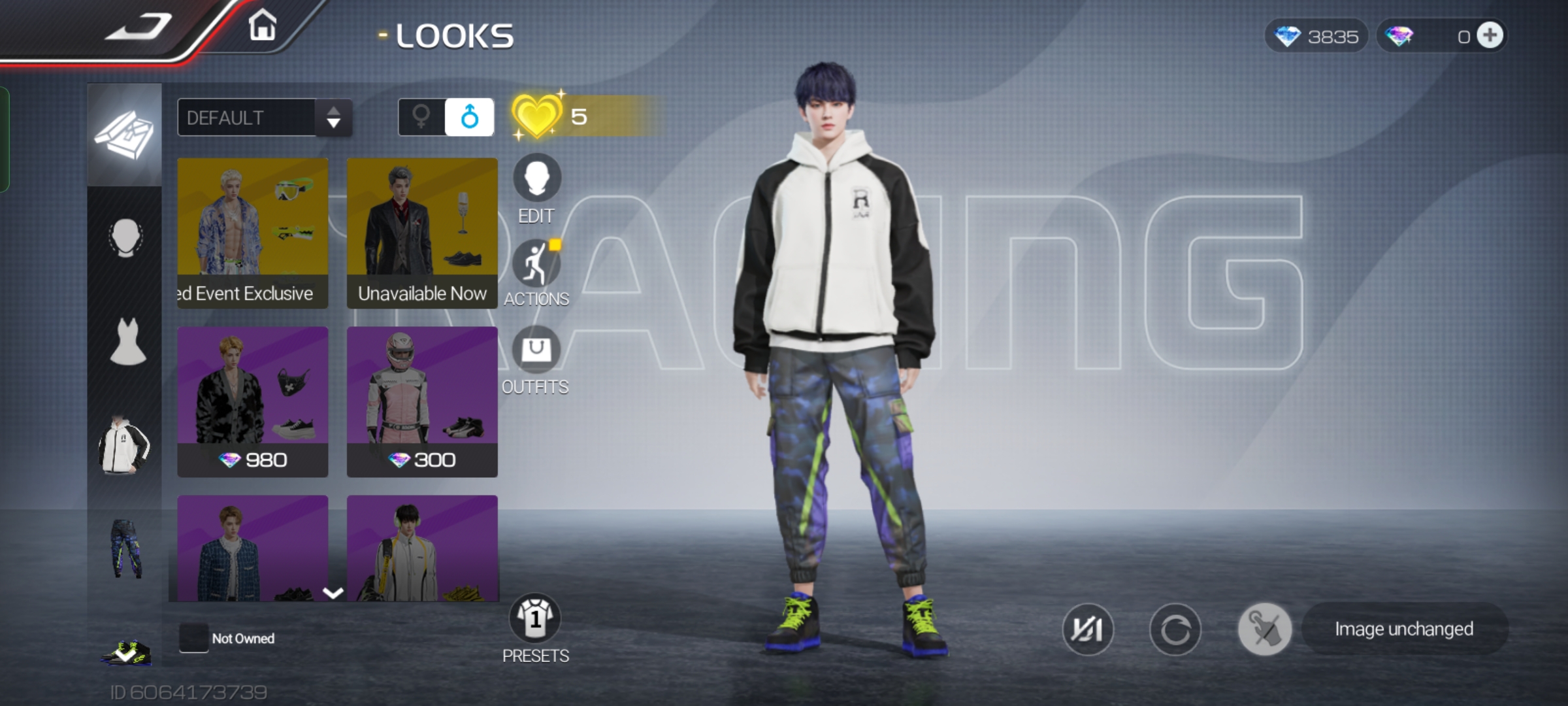
Task: Switch to female gender looks
Action: (x=421, y=118)
